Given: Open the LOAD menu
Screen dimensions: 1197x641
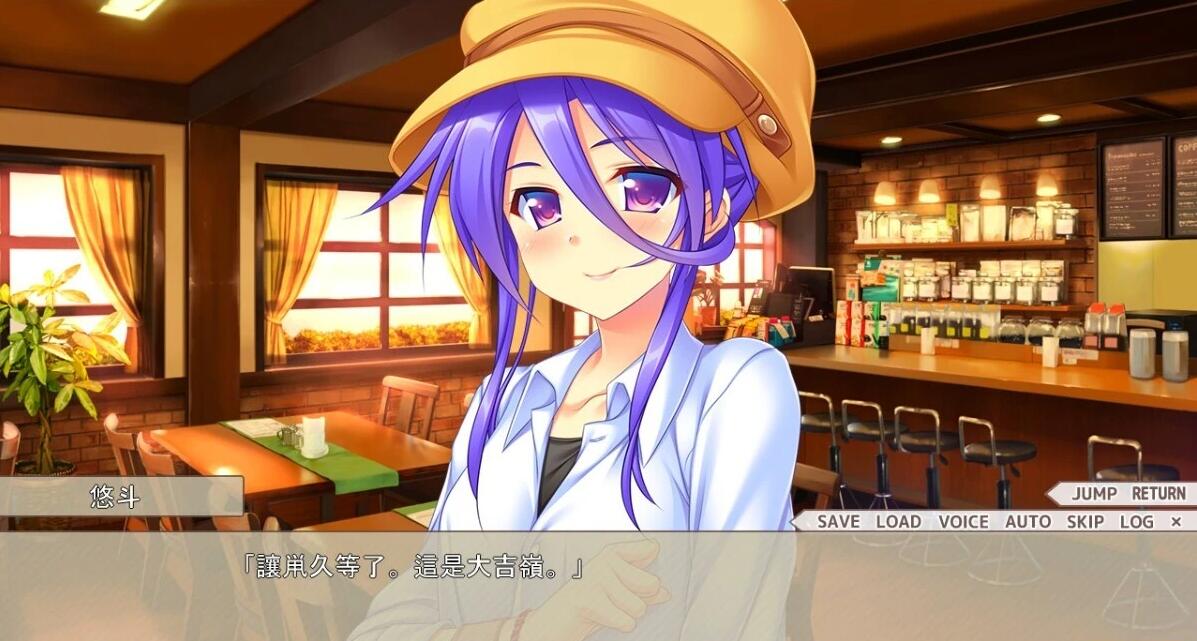Looking at the screenshot, I should (x=898, y=521).
